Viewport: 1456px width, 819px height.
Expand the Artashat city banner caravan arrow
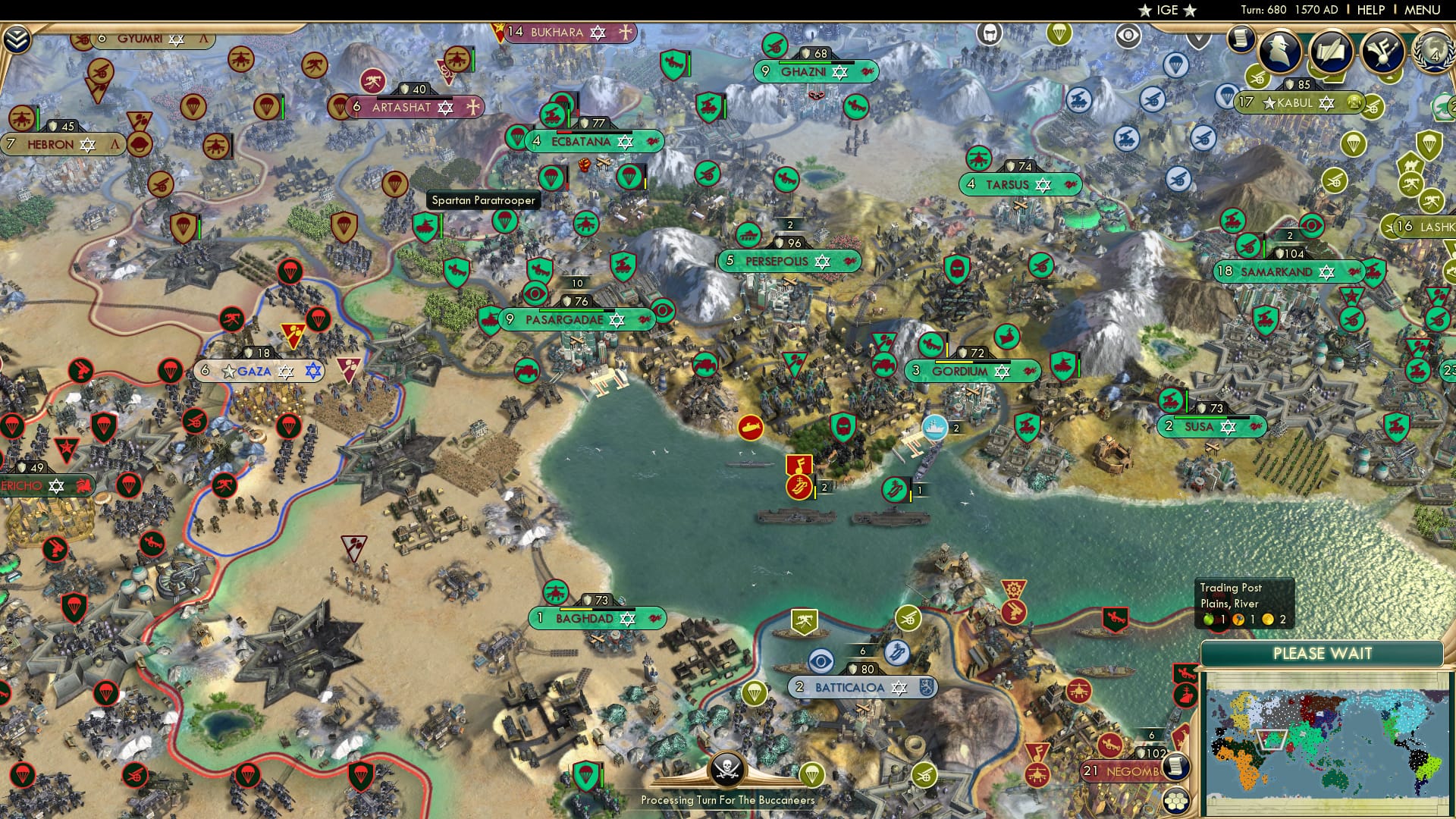click(x=473, y=108)
